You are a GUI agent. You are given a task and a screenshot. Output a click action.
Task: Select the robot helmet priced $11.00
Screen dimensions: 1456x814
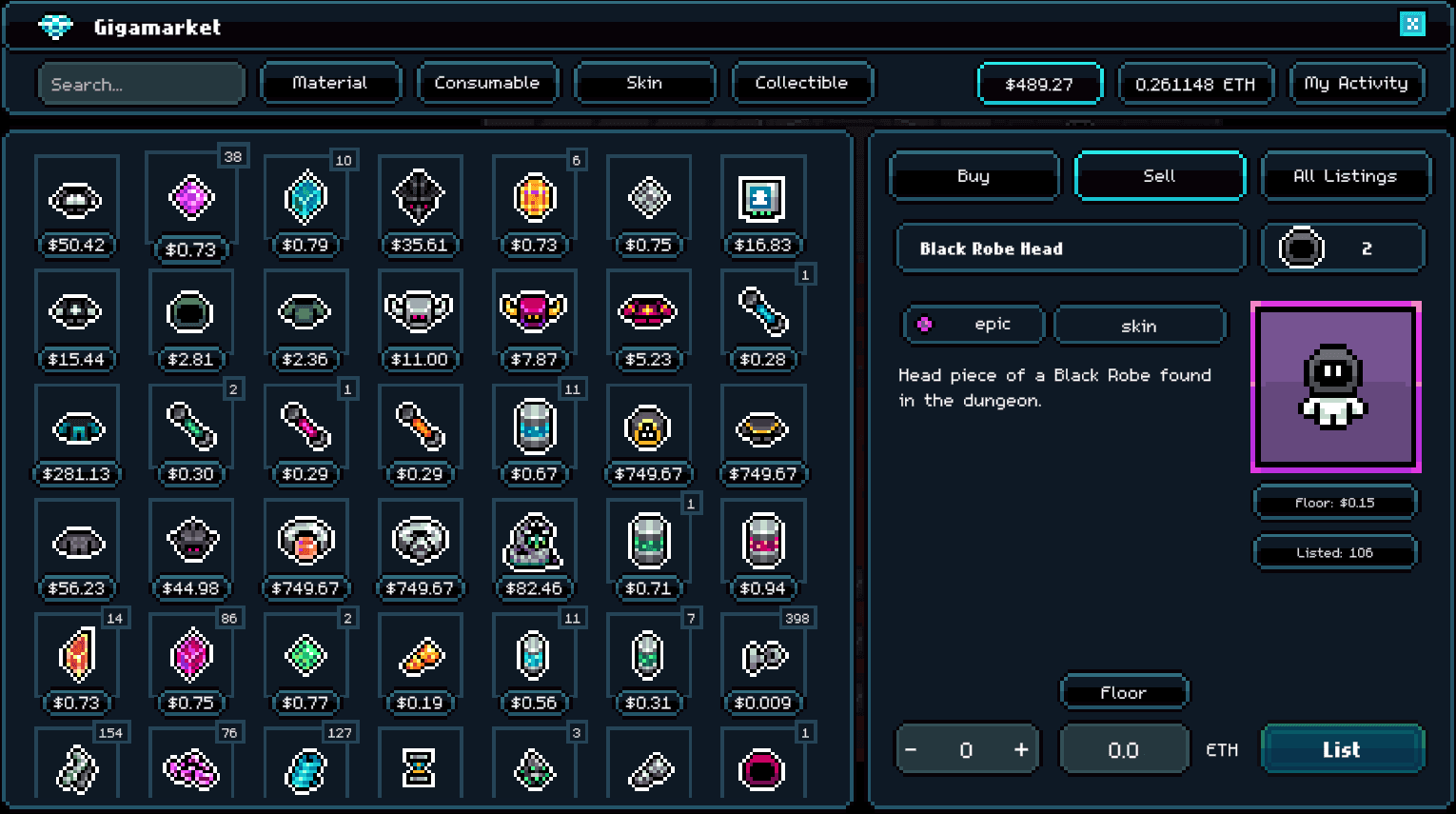420,311
